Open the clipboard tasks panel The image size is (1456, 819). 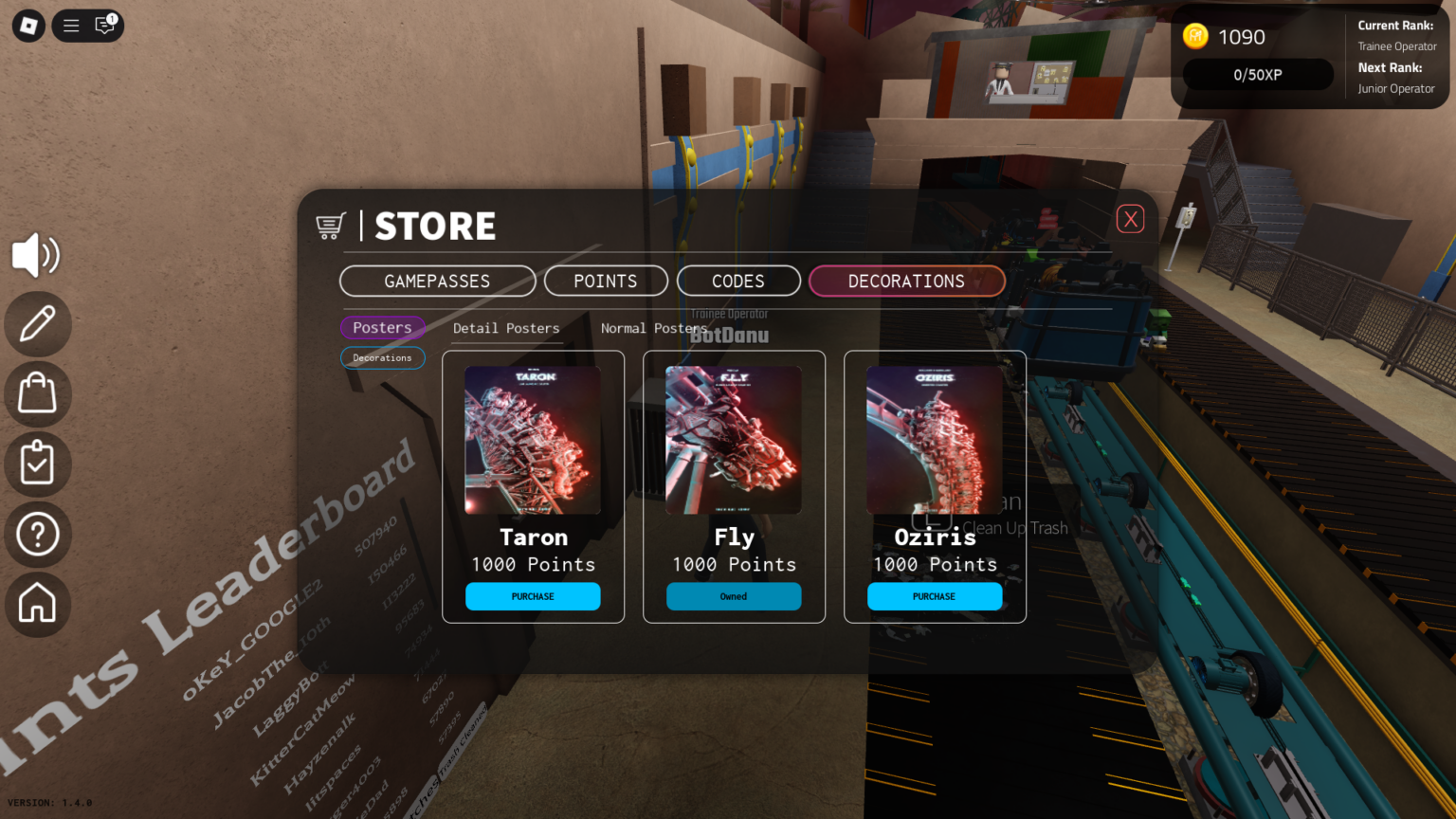click(36, 464)
